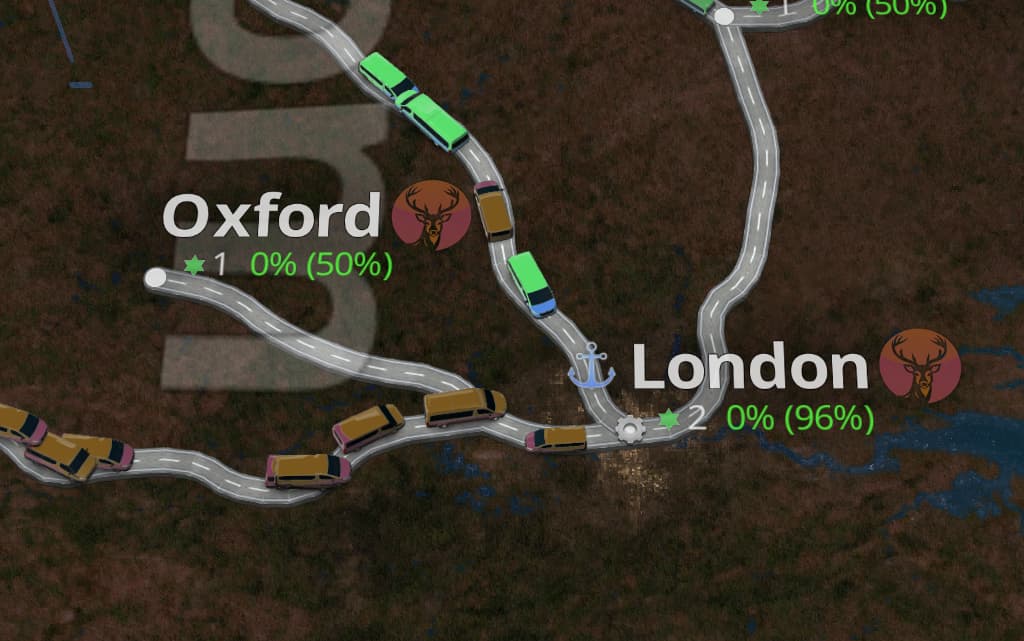Open the blue anchor port marker

pyautogui.click(x=591, y=365)
